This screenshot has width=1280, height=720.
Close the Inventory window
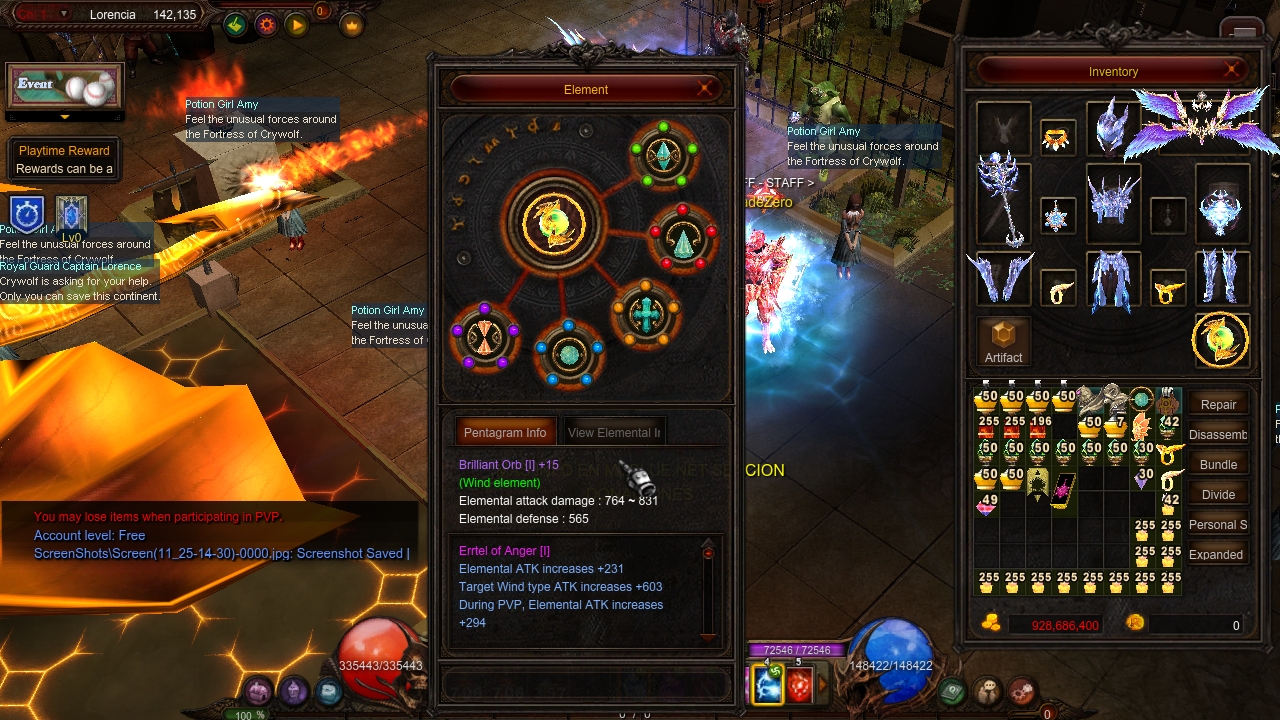(1232, 70)
